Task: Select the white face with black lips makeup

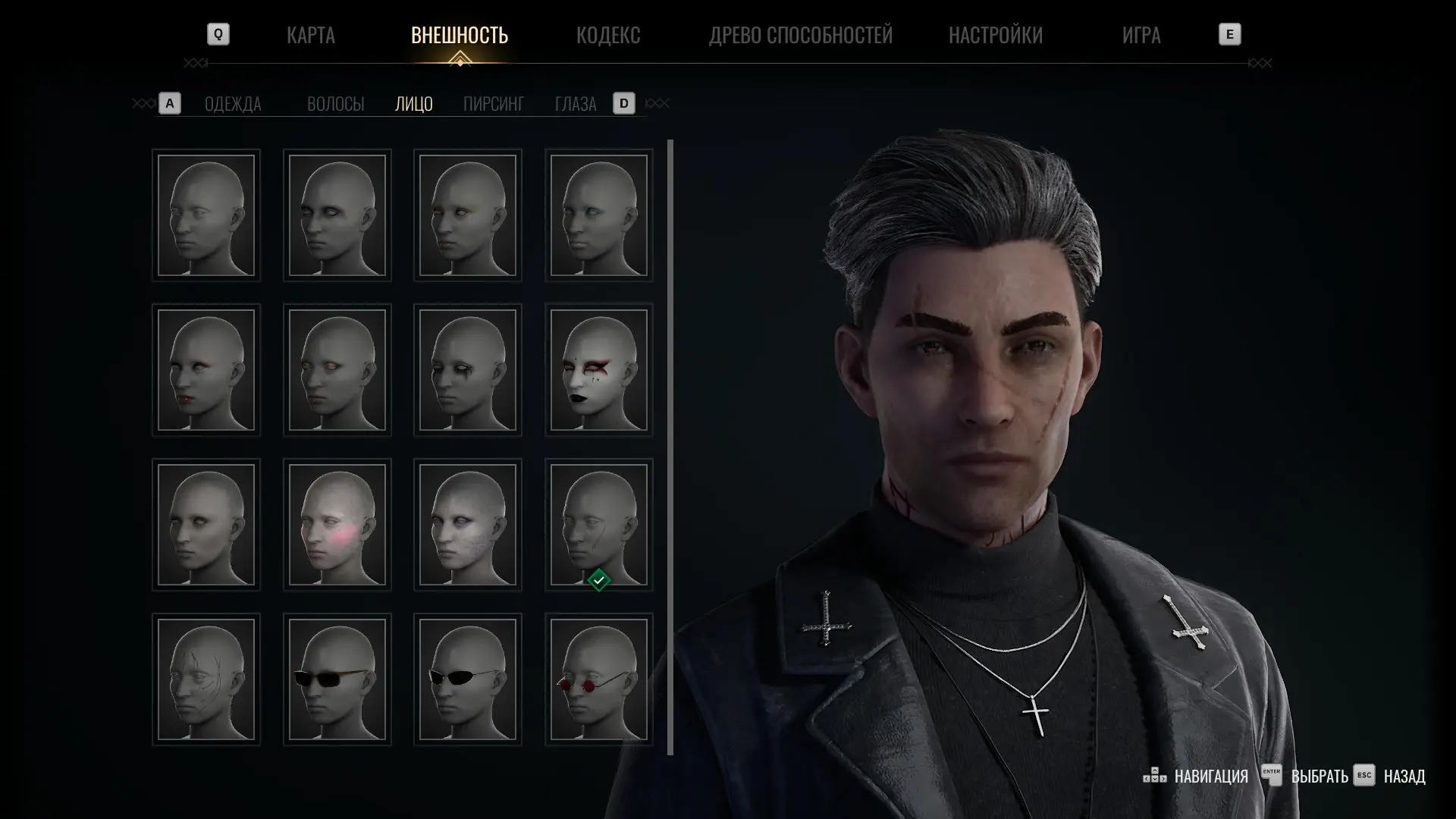Action: (598, 370)
